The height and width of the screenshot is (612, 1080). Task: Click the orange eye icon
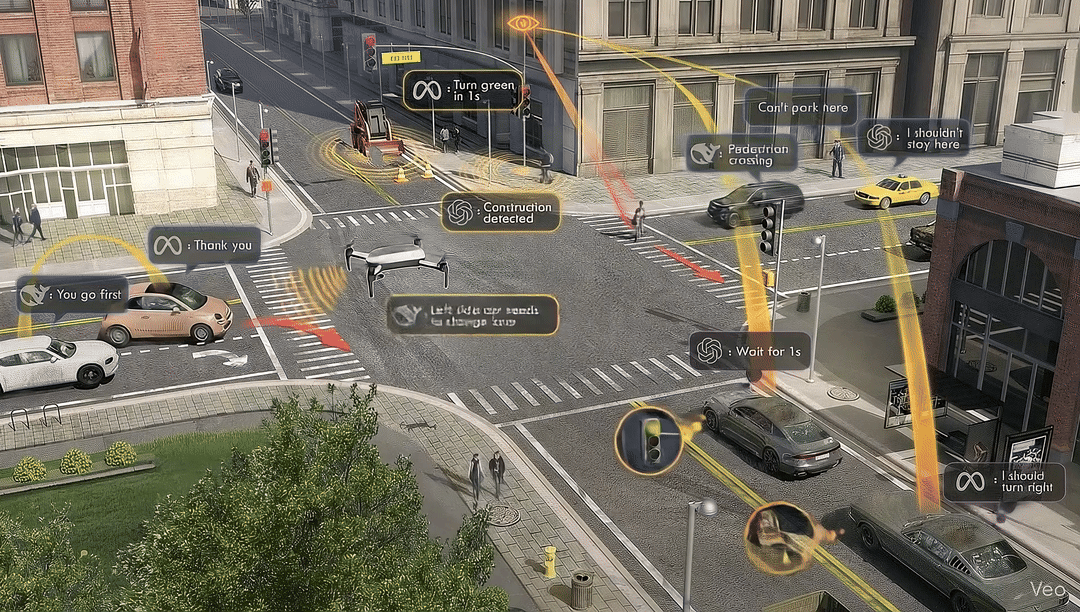point(522,23)
